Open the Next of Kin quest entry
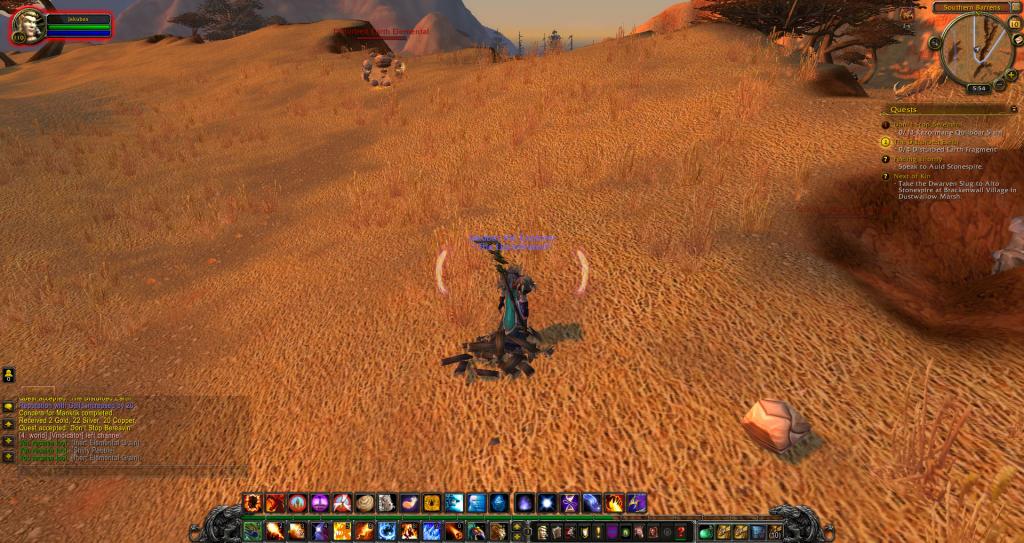Screen dimensions: 1024x543 (910, 176)
